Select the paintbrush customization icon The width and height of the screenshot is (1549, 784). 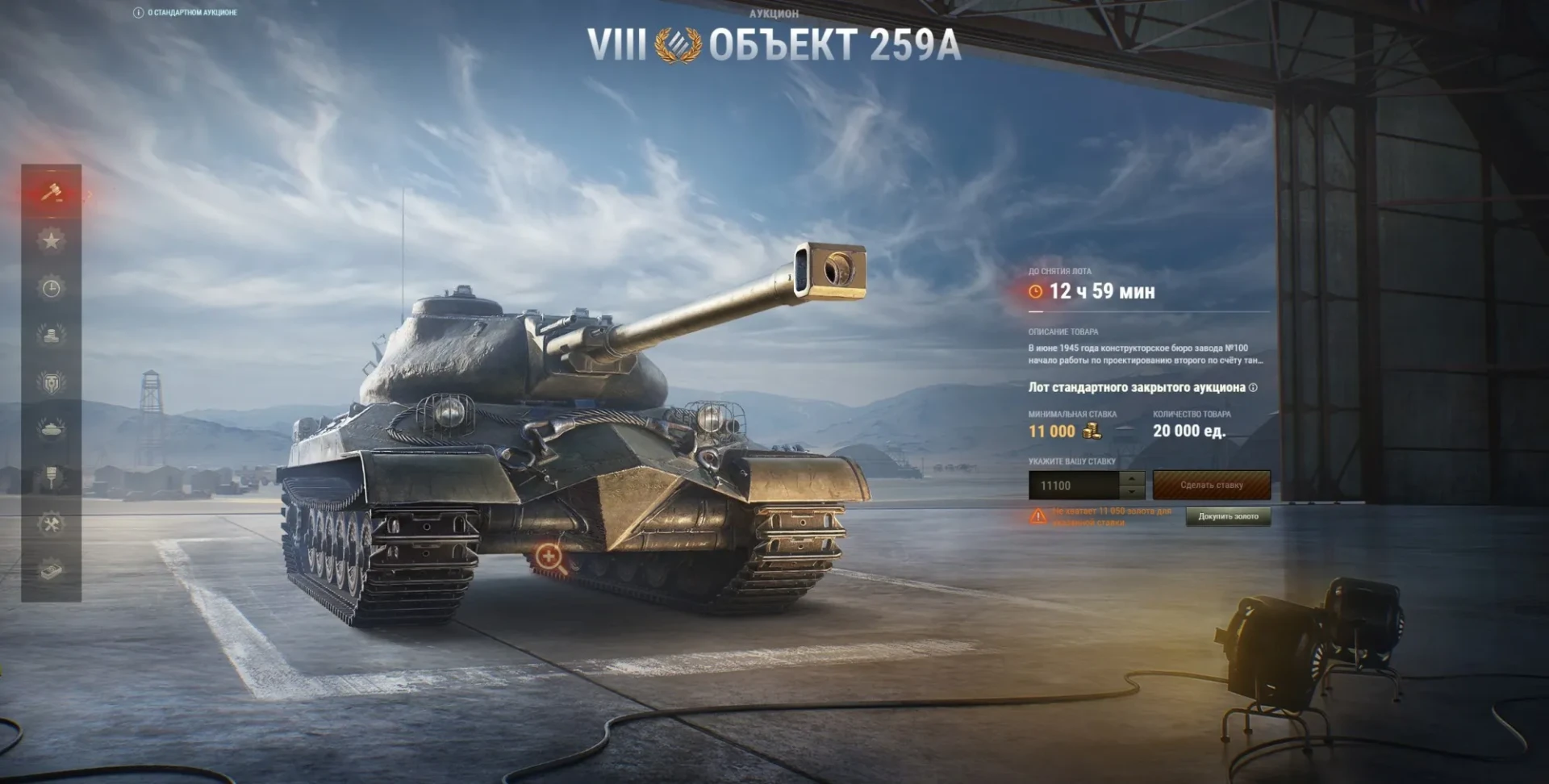pos(52,477)
